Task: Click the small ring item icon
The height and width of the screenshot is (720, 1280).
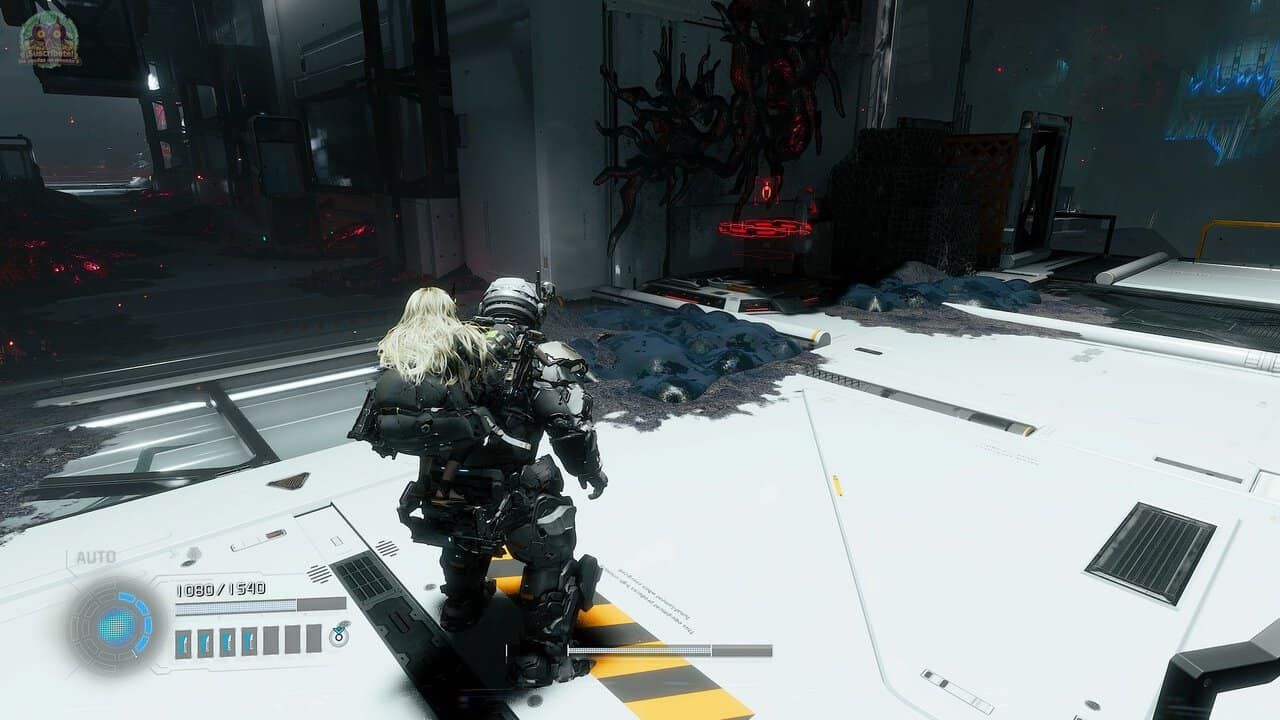Action: [339, 636]
